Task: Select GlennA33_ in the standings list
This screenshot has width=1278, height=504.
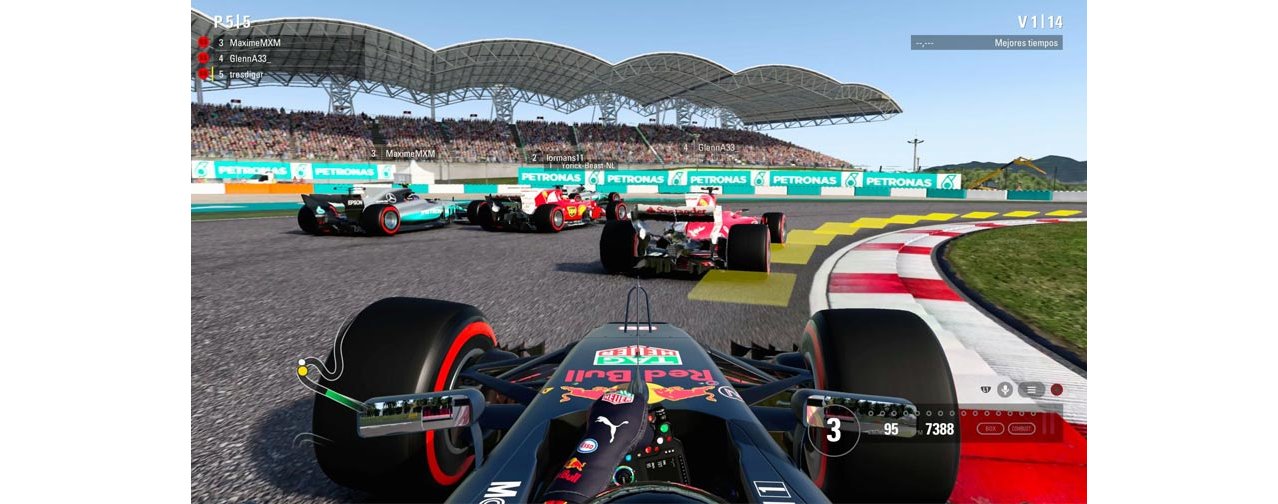Action: coord(249,59)
